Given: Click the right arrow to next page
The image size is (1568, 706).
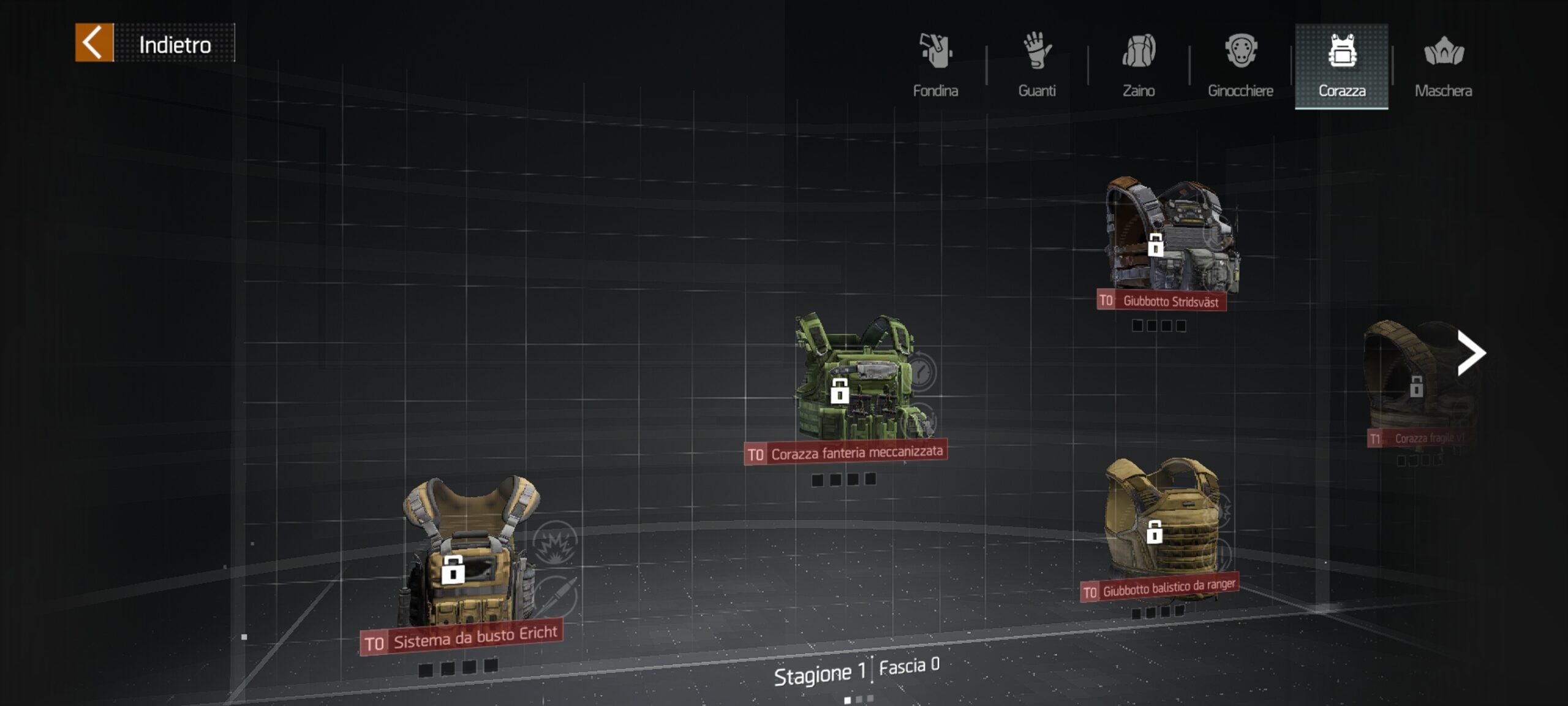Looking at the screenshot, I should [x=1471, y=352].
